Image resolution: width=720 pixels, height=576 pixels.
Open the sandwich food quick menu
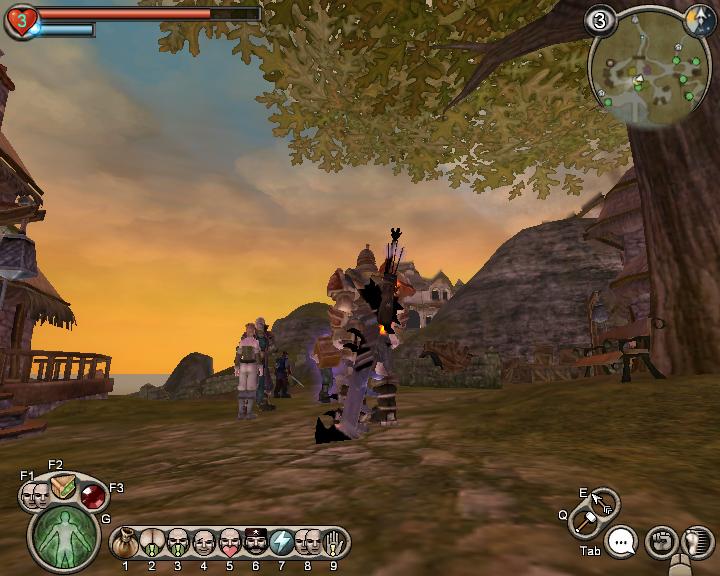[62, 486]
